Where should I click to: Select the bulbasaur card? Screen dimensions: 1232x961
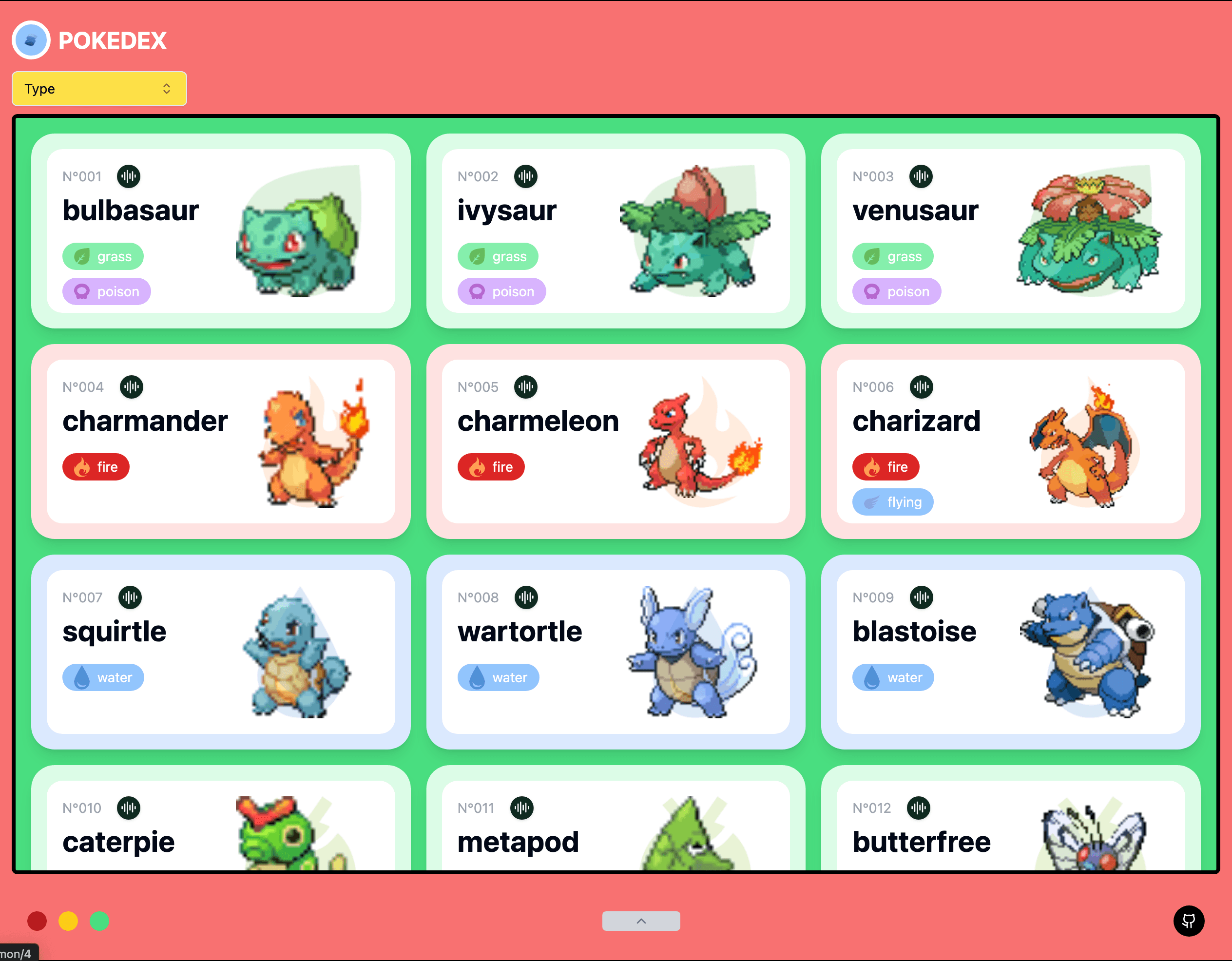pyautogui.click(x=220, y=231)
